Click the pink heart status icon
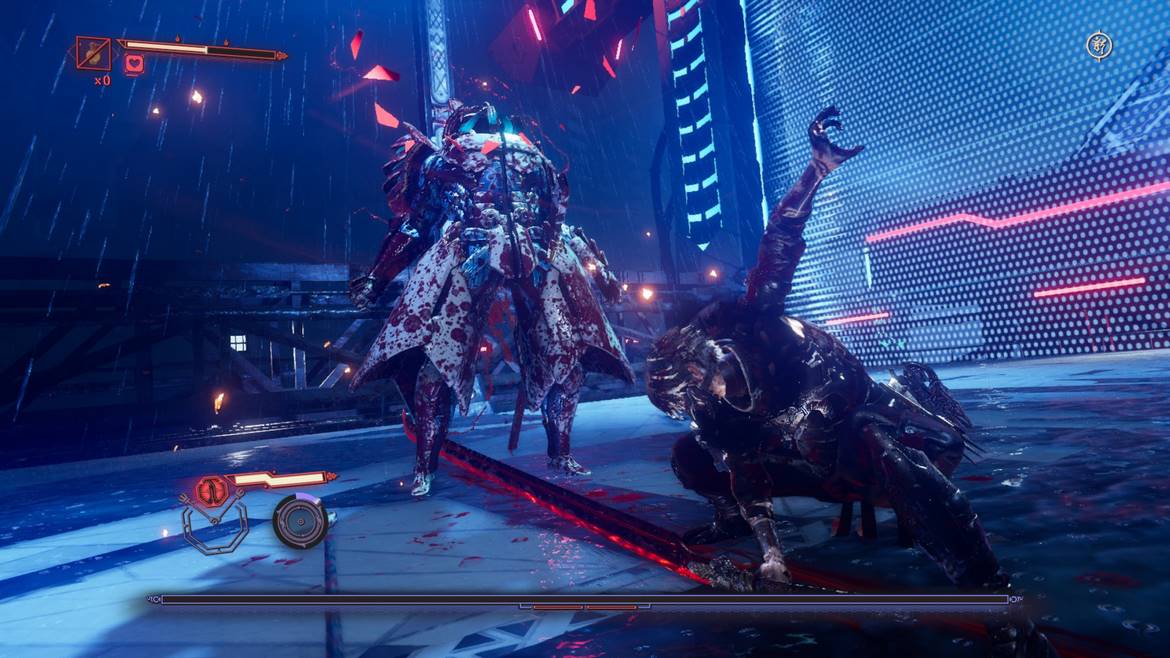 [x=133, y=65]
